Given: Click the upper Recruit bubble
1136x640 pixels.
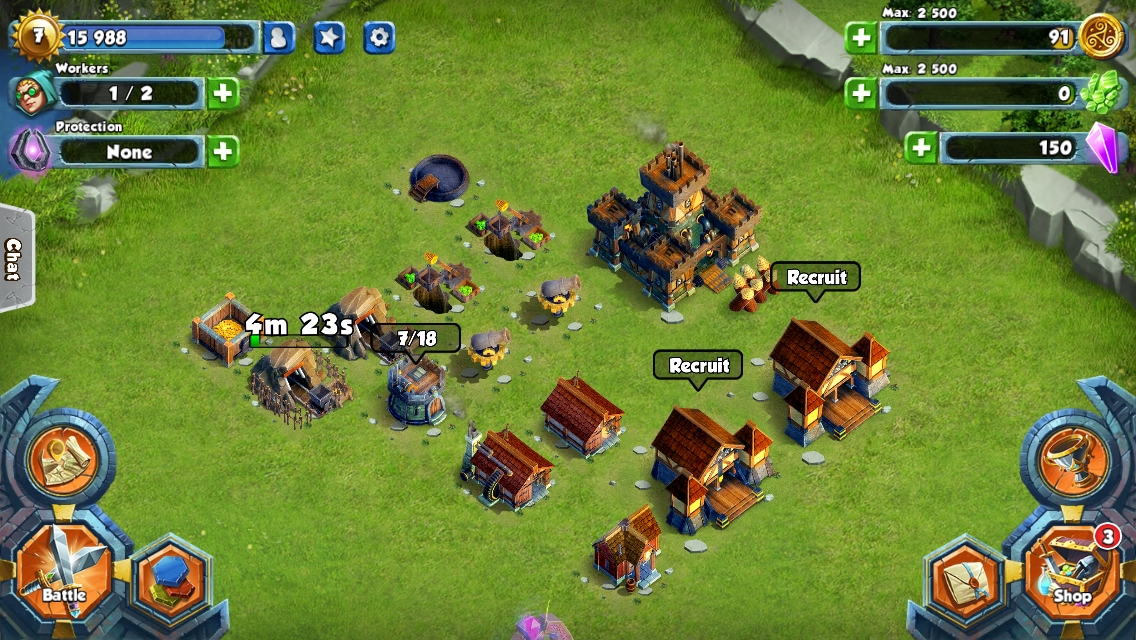Looking at the screenshot, I should (x=816, y=277).
